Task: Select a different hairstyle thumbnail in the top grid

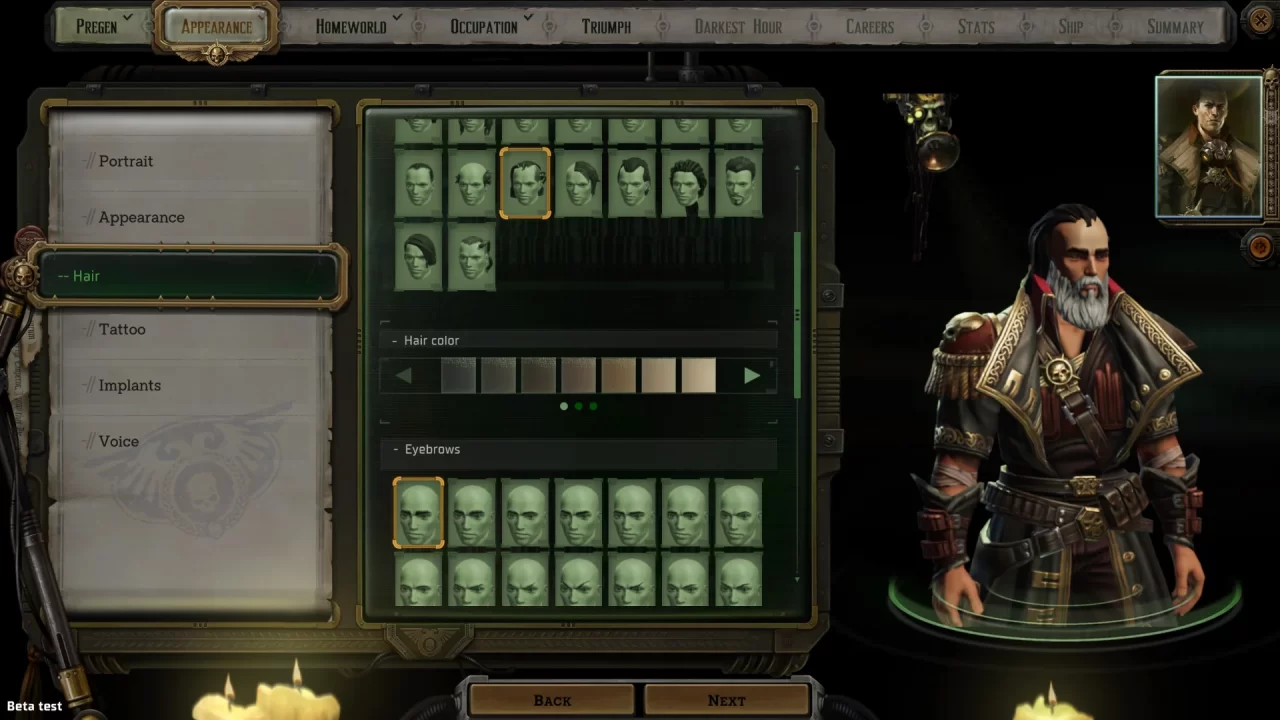Action: pyautogui.click(x=579, y=184)
